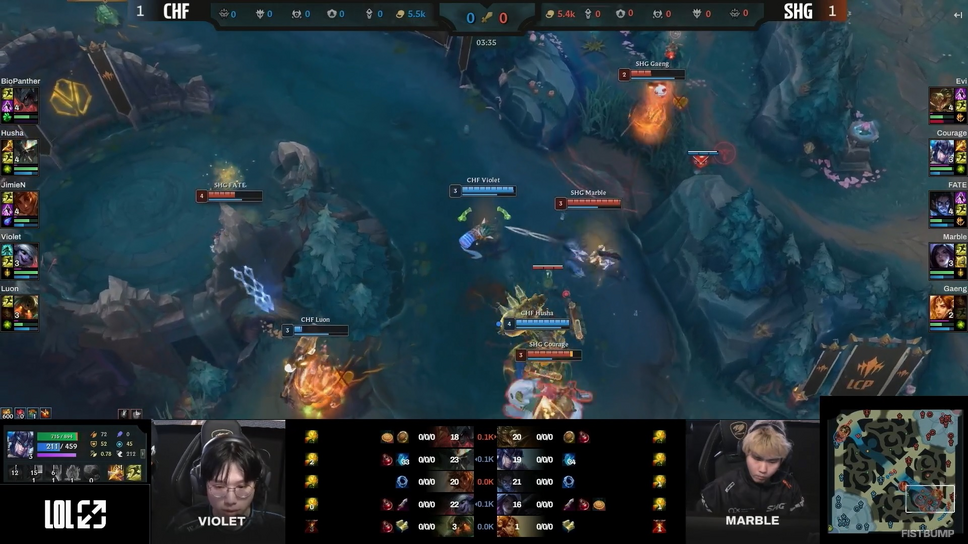The width and height of the screenshot is (968, 544).
Task: Click the selected champion portrait in stats panel
Action: 20,443
